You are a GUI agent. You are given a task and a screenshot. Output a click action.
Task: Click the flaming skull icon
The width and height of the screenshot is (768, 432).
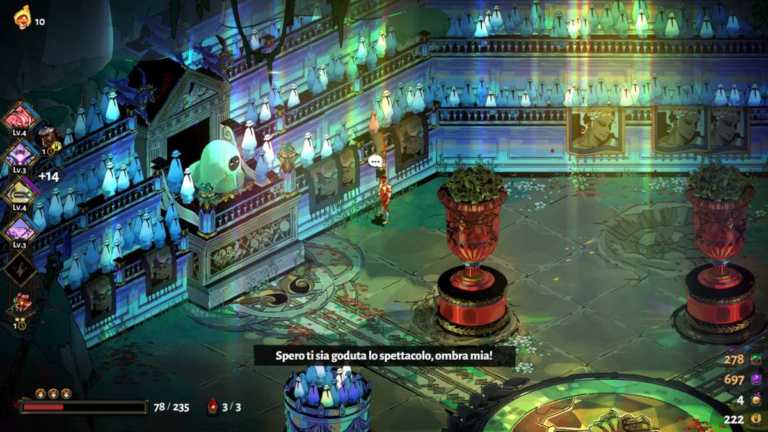(21, 16)
